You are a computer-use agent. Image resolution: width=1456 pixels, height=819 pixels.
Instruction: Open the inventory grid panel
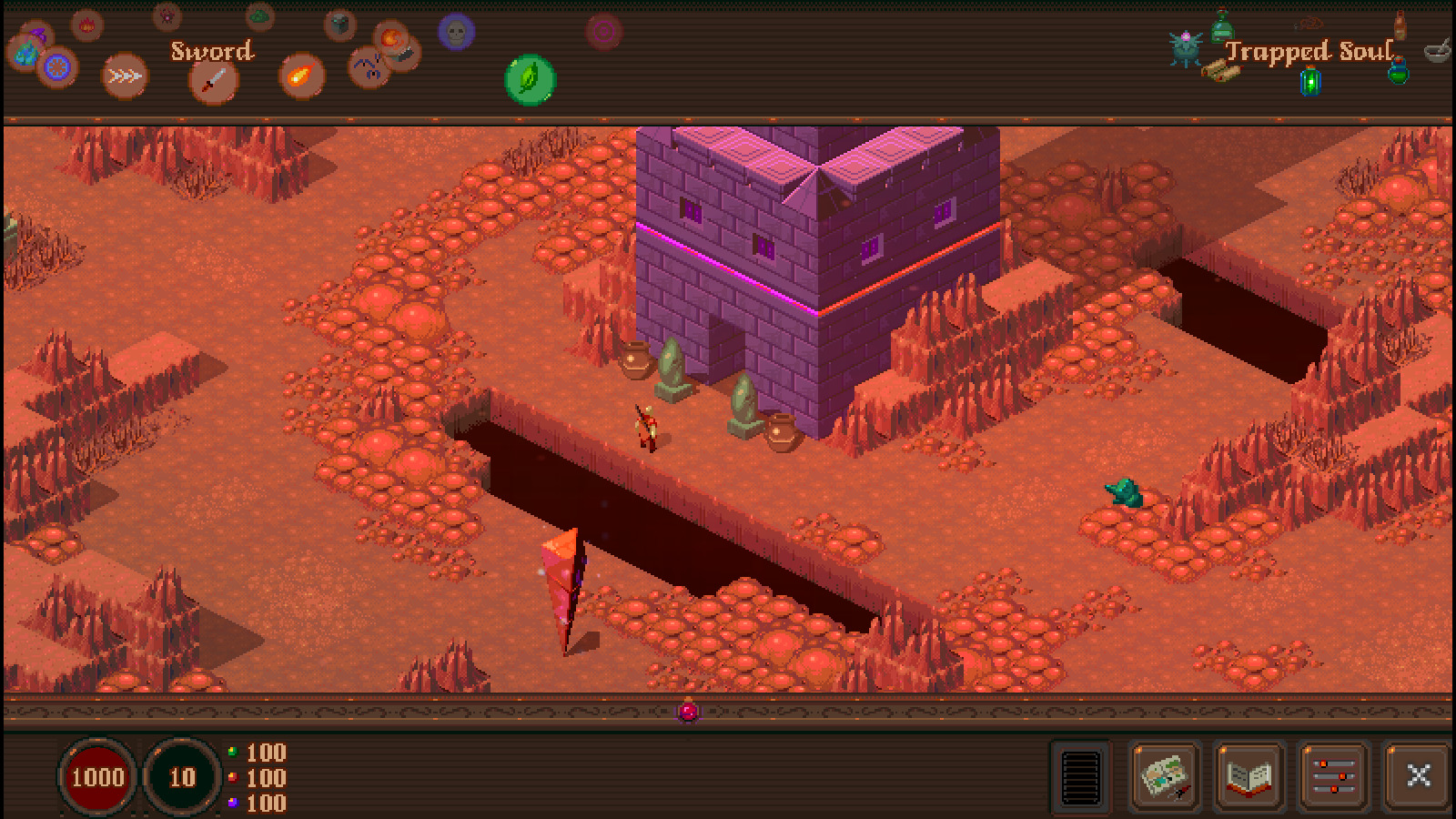pyautogui.click(x=1082, y=777)
